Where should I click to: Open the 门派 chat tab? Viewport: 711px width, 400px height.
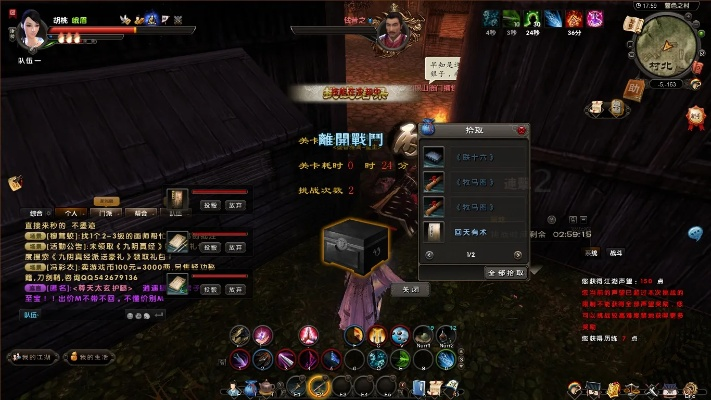pyautogui.click(x=105, y=212)
